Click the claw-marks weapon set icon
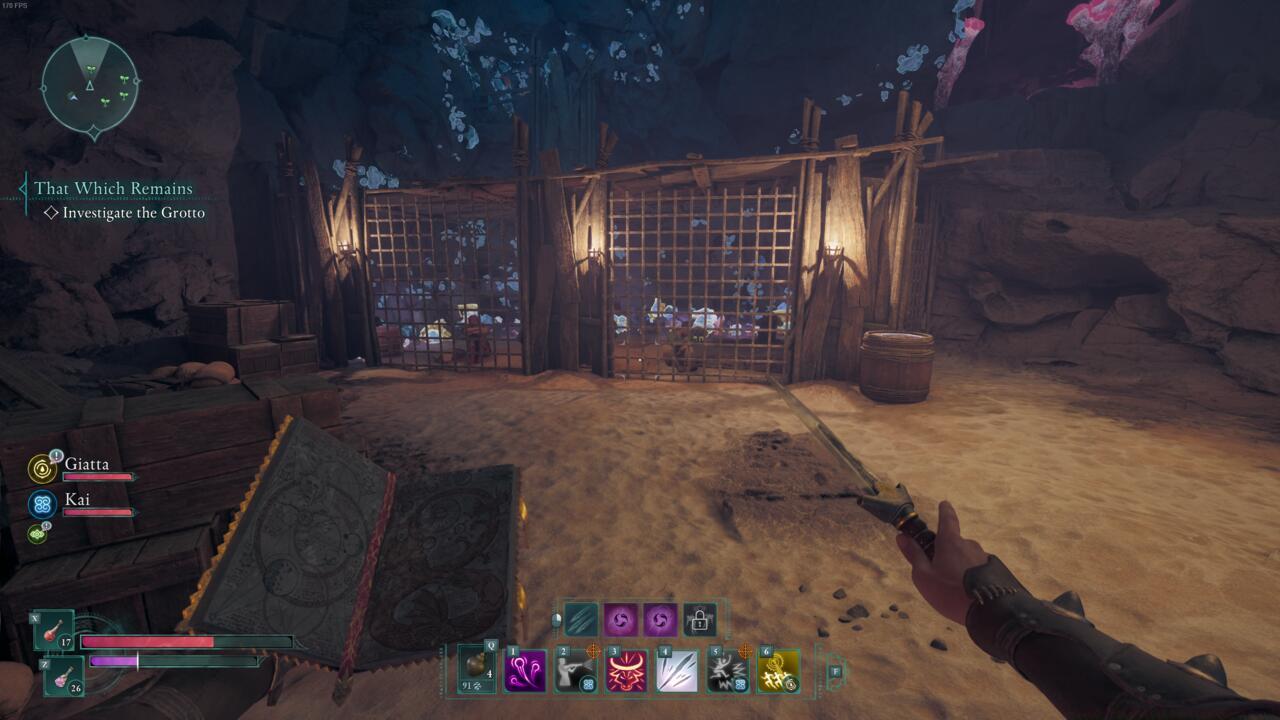 pos(581,620)
